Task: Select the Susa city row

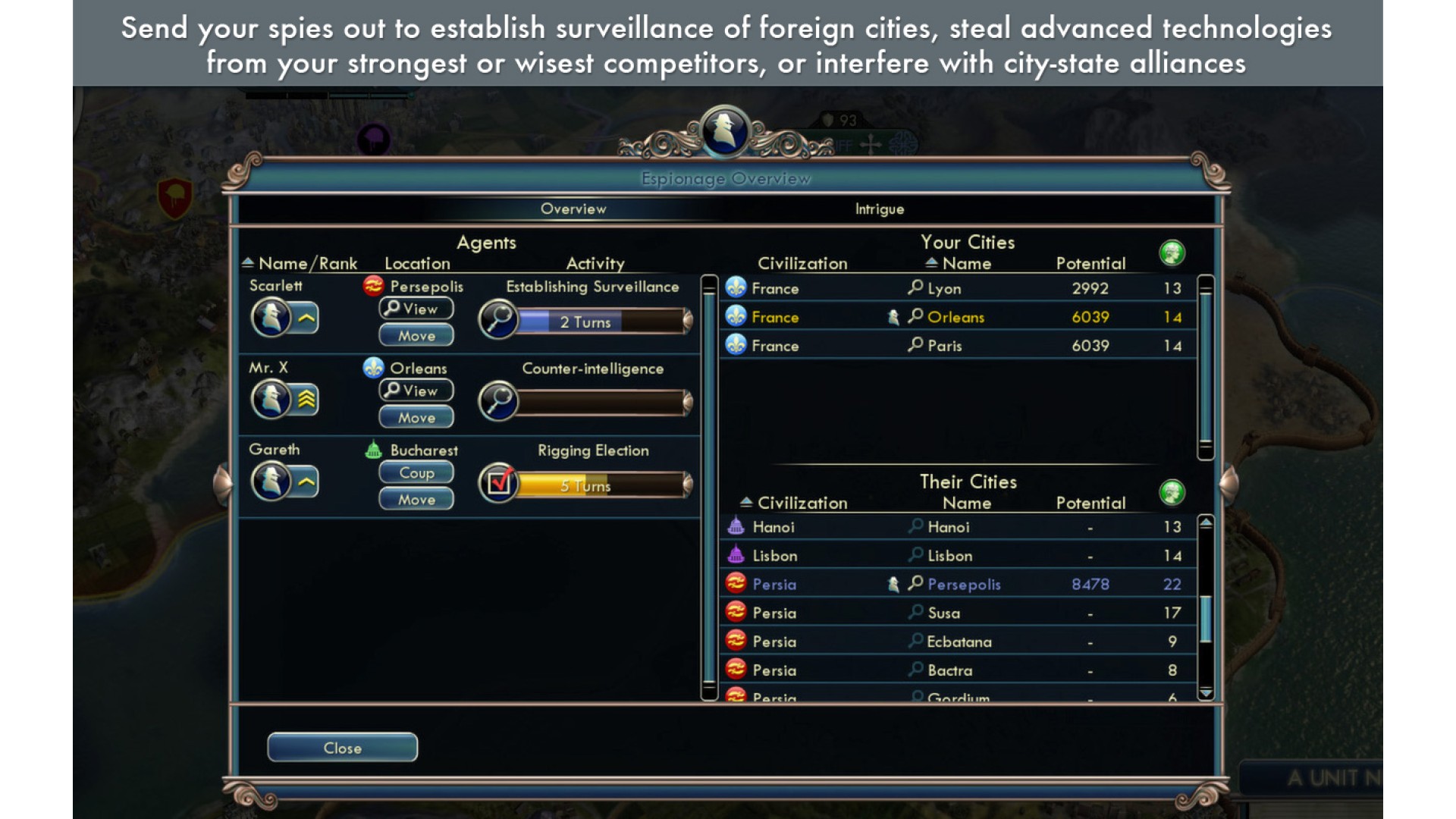Action: pyautogui.click(x=957, y=613)
